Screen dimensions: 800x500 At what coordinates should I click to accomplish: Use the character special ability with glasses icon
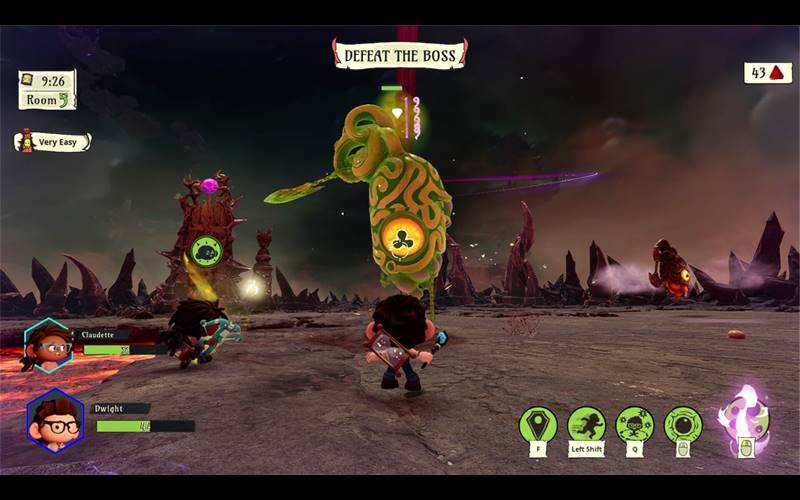(635, 425)
